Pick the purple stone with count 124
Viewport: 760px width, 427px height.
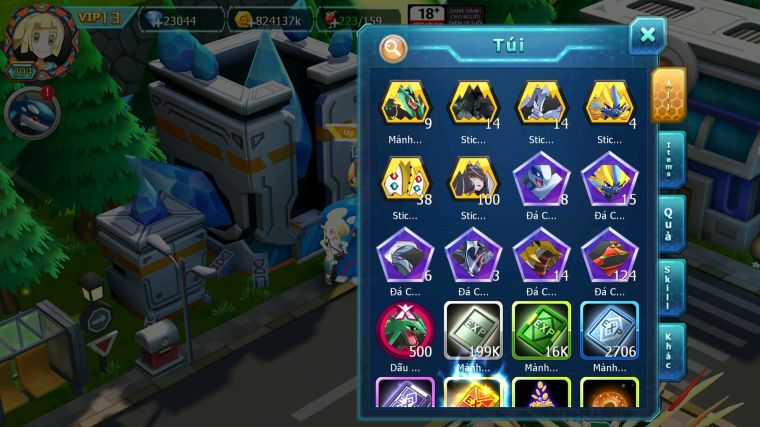coord(609,256)
